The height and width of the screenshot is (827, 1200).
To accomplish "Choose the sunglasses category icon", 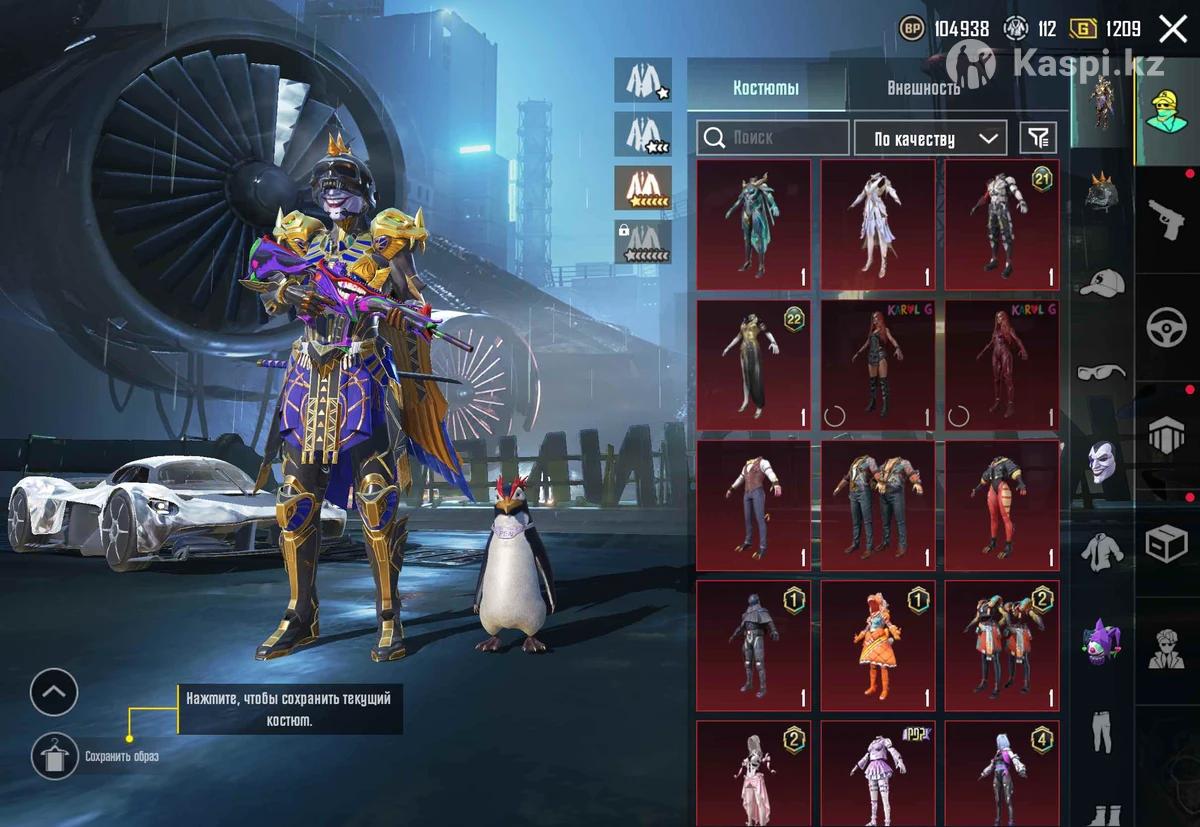I will click(x=1102, y=372).
